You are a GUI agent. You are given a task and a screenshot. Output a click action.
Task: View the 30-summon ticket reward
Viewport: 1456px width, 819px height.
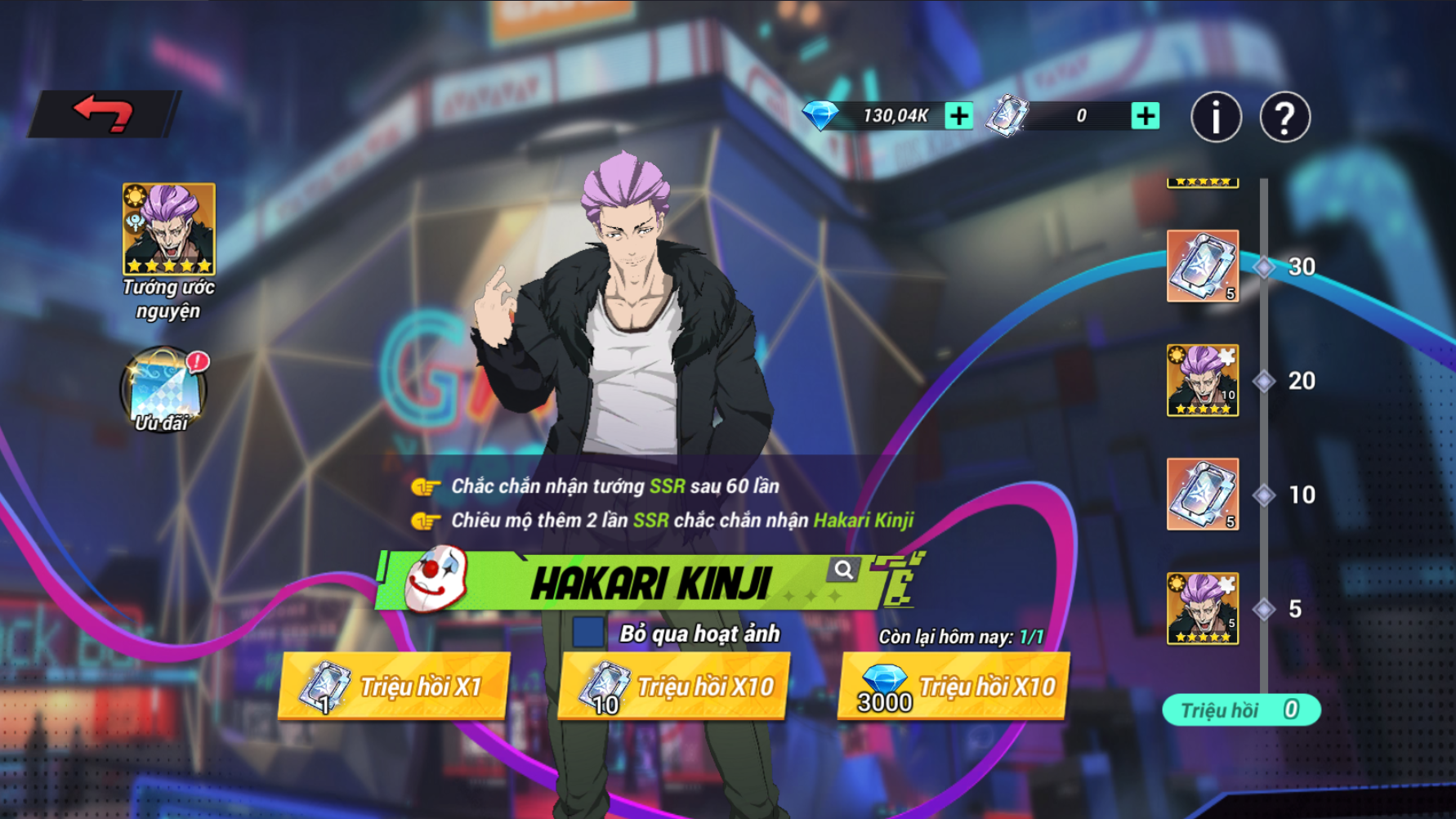1202,266
